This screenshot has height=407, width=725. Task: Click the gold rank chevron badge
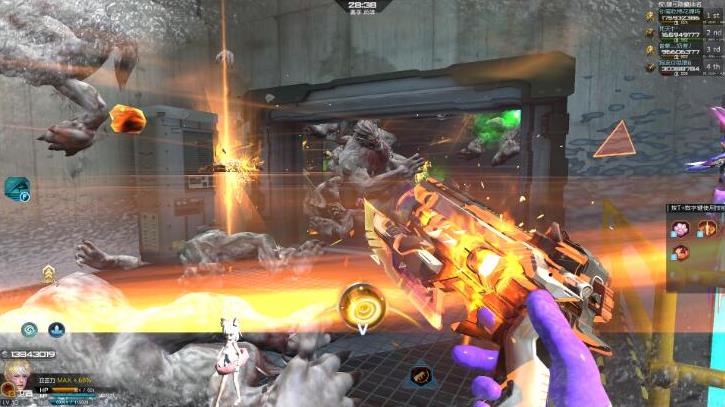click(x=48, y=273)
